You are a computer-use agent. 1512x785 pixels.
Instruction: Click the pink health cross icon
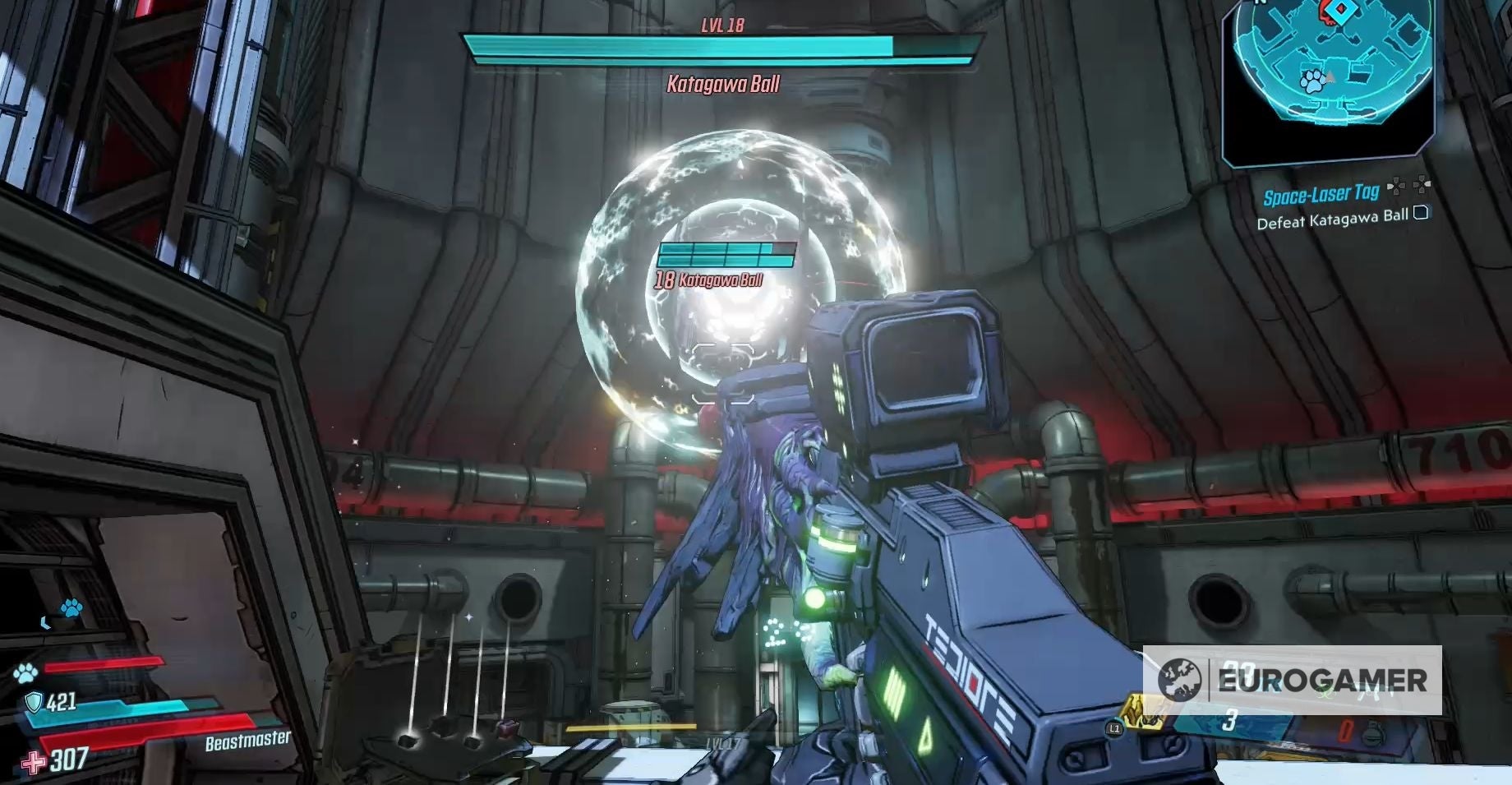click(x=33, y=763)
